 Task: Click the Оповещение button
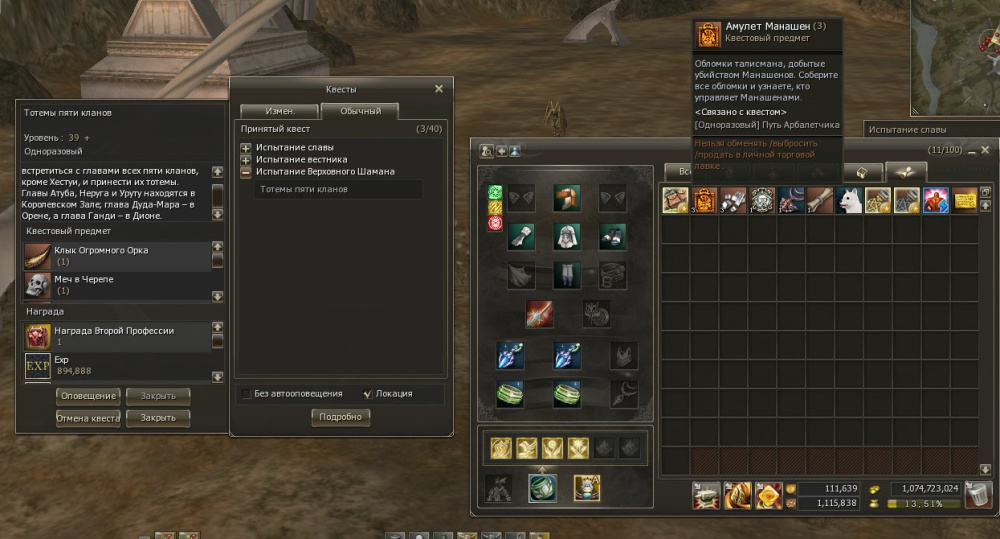(x=87, y=396)
